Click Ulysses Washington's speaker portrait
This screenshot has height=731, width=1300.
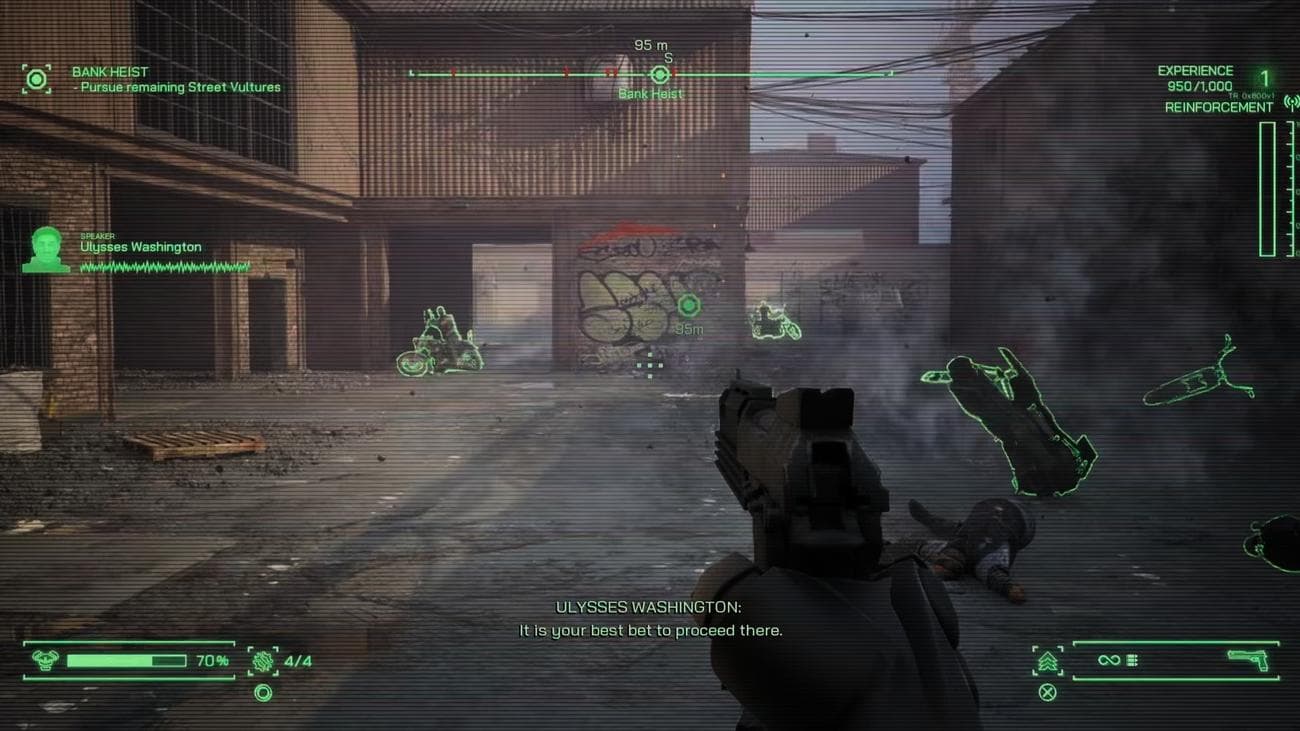coord(46,249)
